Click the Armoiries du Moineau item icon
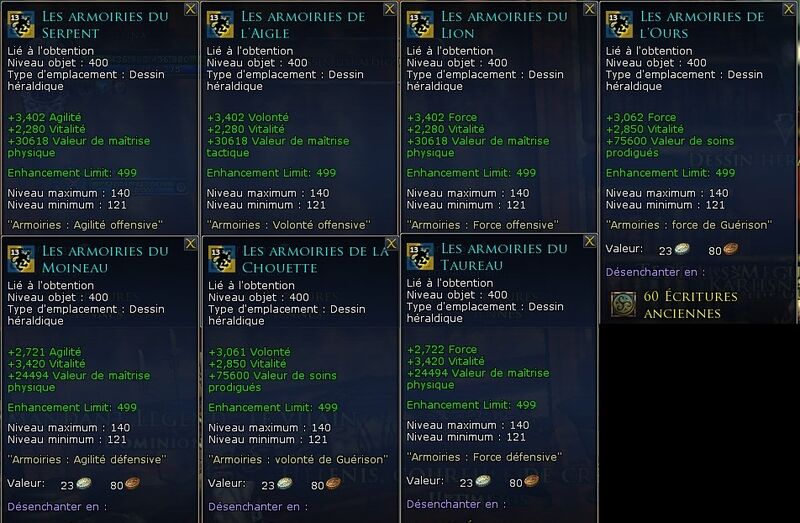This screenshot has width=800, height=523. pos(22,258)
